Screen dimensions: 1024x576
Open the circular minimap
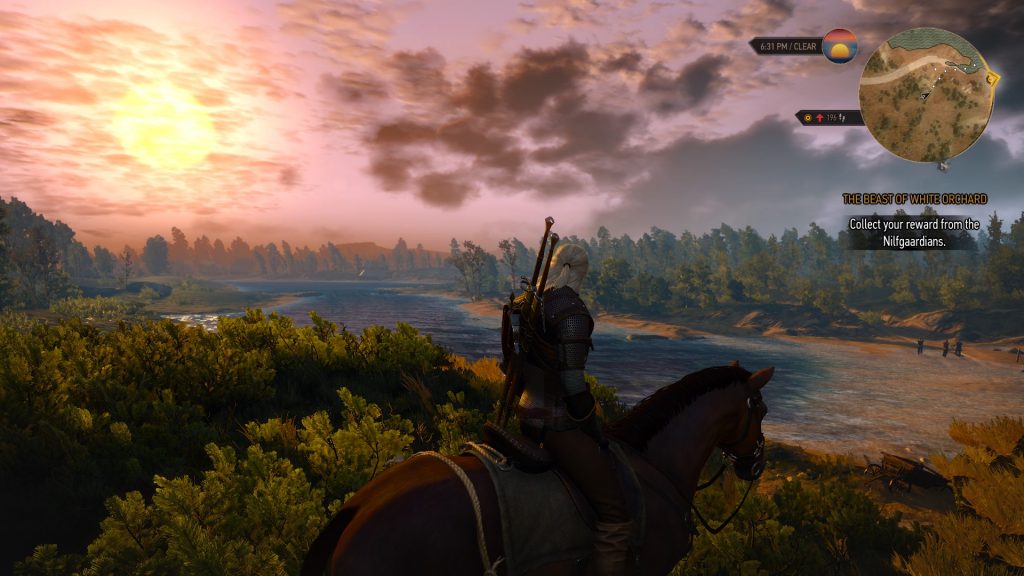pos(924,95)
